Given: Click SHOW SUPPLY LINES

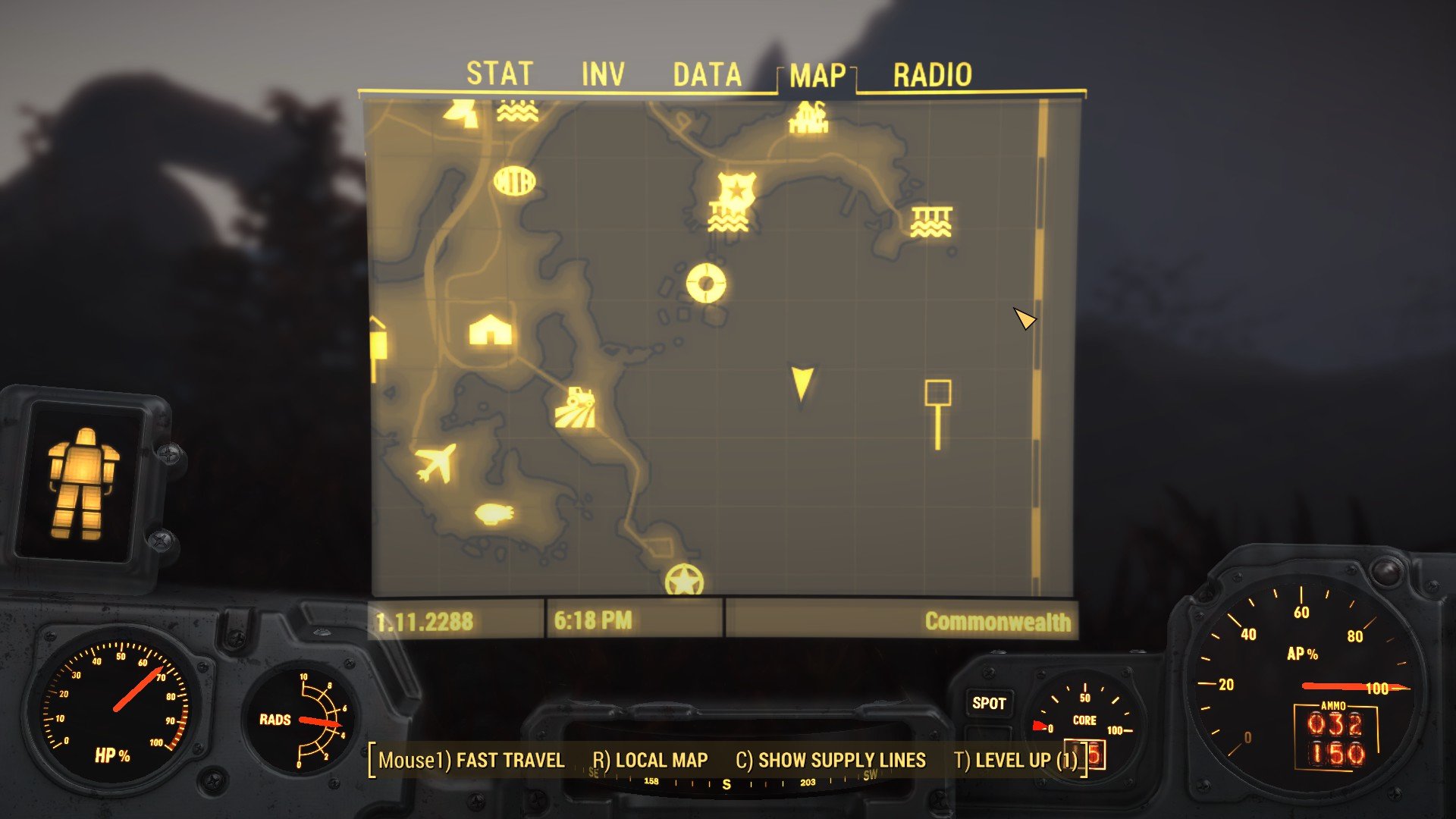Looking at the screenshot, I should tap(830, 760).
